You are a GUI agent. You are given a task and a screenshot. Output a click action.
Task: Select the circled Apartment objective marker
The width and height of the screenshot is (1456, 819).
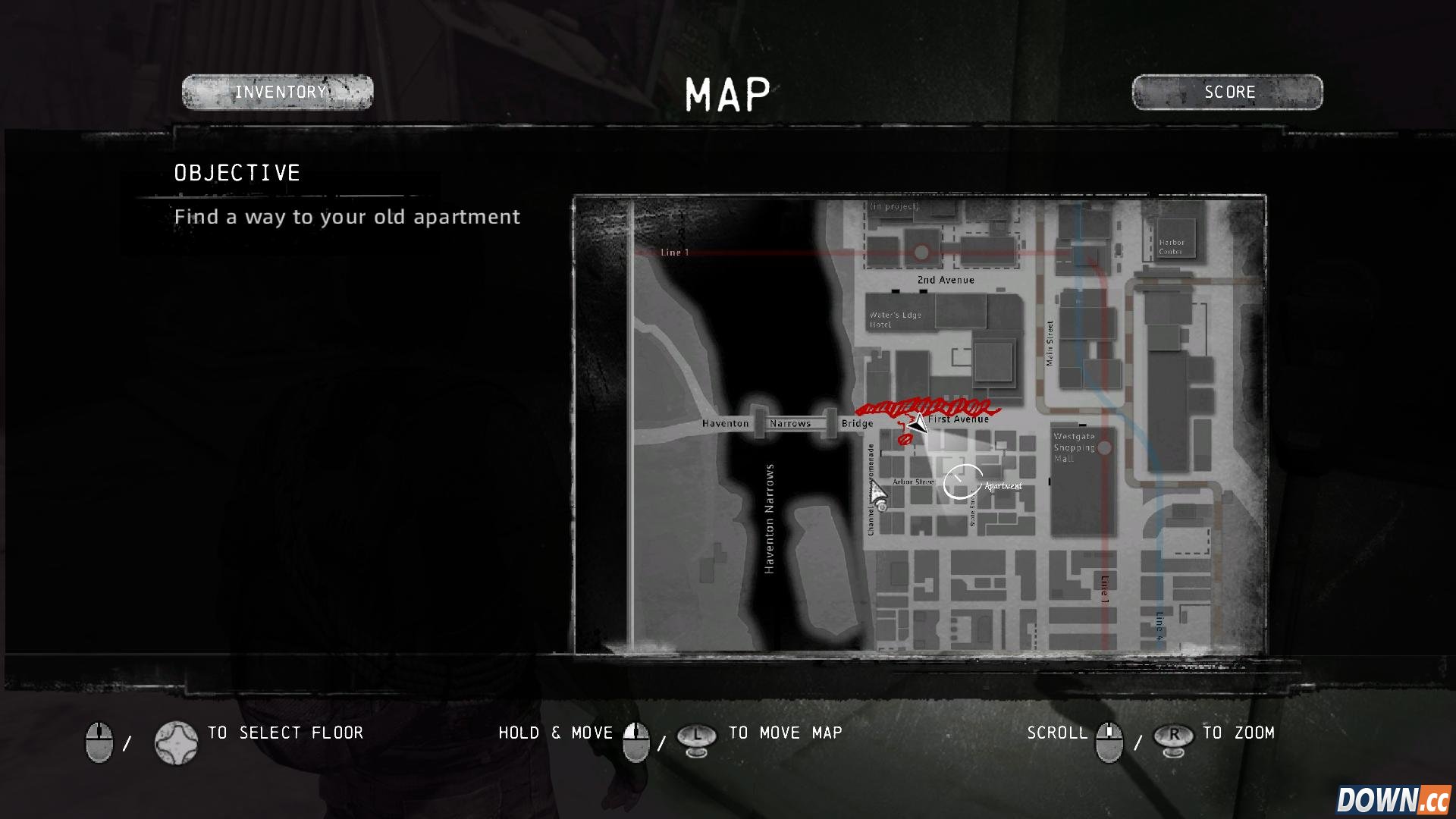(962, 482)
